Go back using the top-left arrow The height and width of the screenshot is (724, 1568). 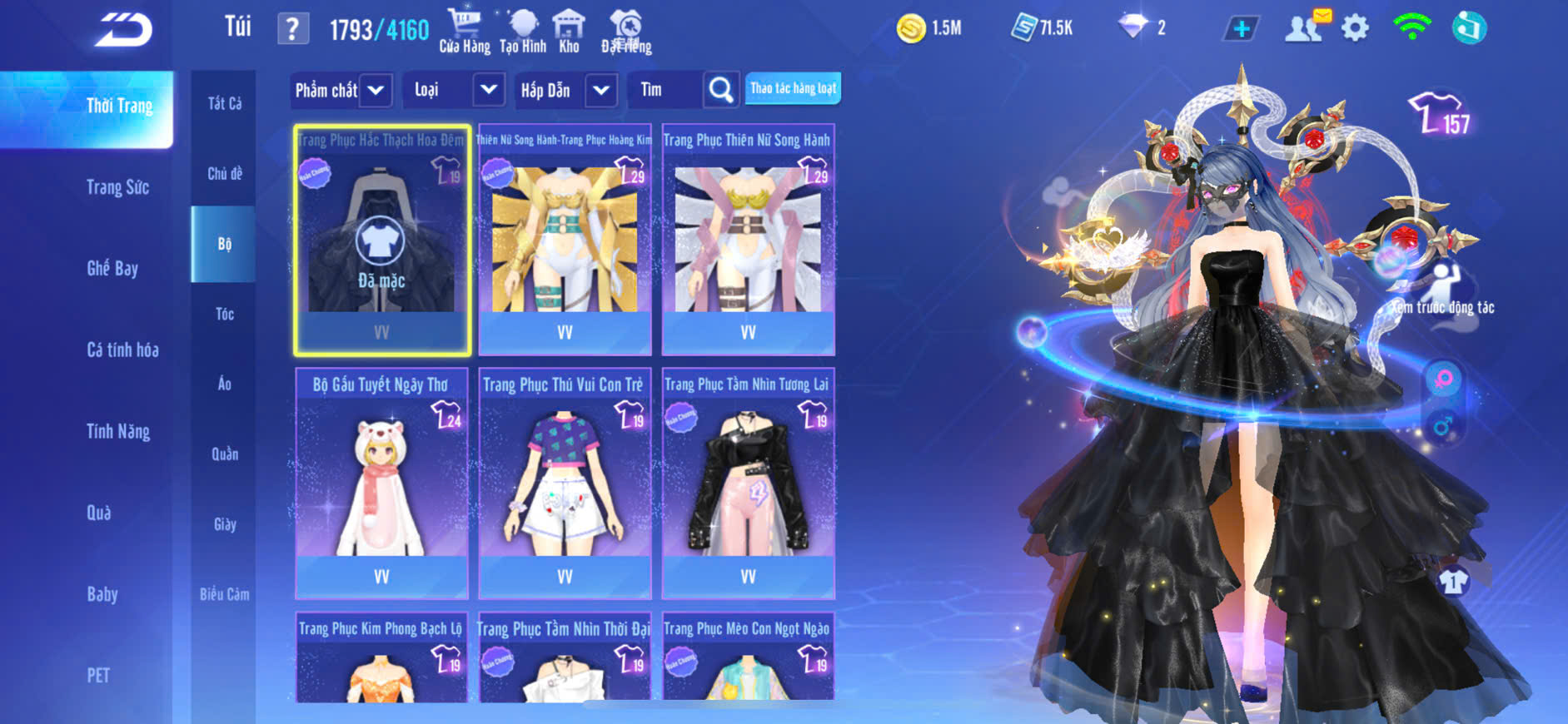coord(123,30)
